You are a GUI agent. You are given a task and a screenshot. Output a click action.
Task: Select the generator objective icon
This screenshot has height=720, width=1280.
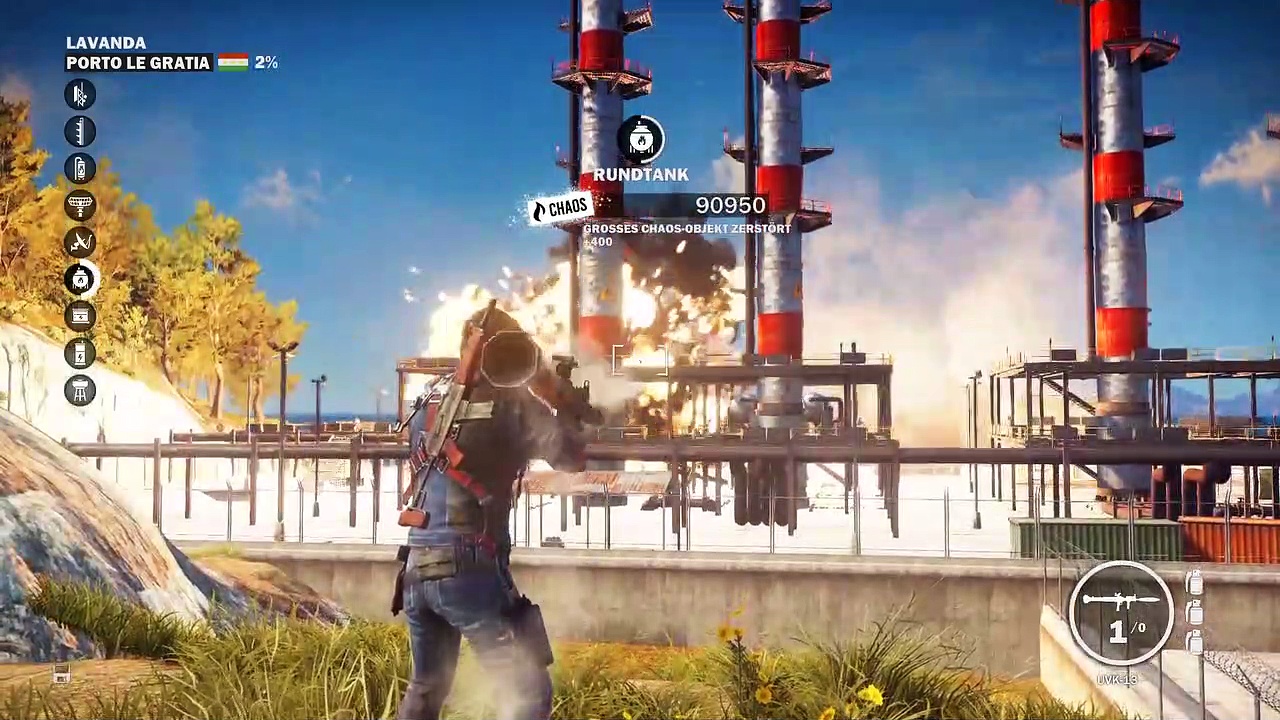click(x=80, y=316)
